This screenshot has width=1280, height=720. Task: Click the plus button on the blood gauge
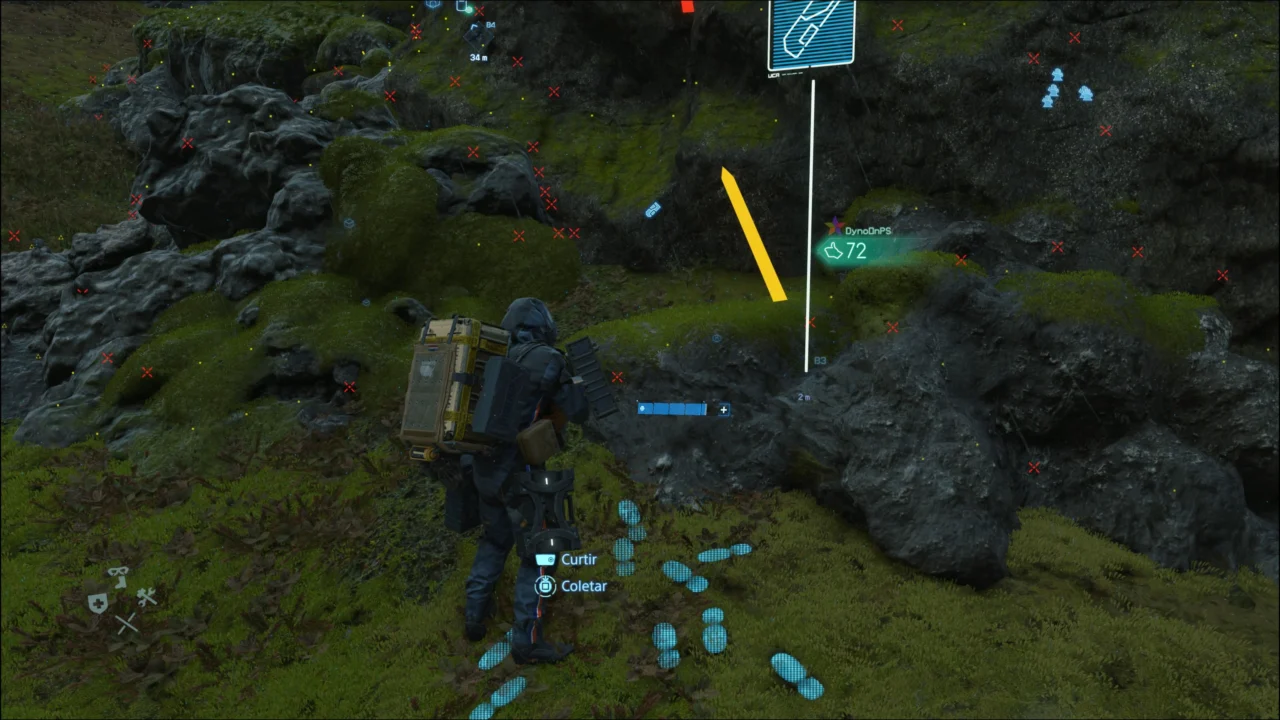(723, 410)
